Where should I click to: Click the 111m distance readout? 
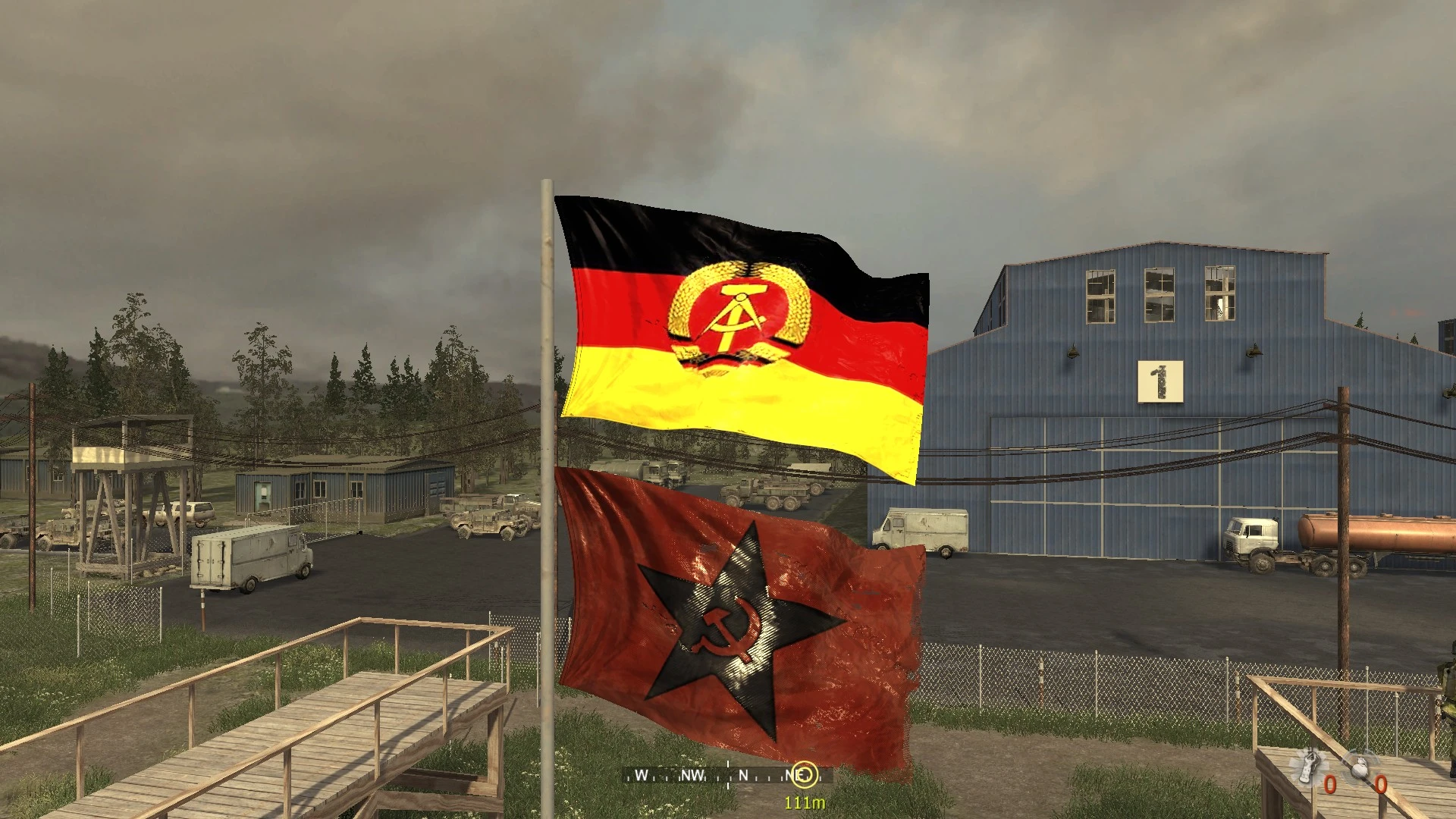point(804,803)
